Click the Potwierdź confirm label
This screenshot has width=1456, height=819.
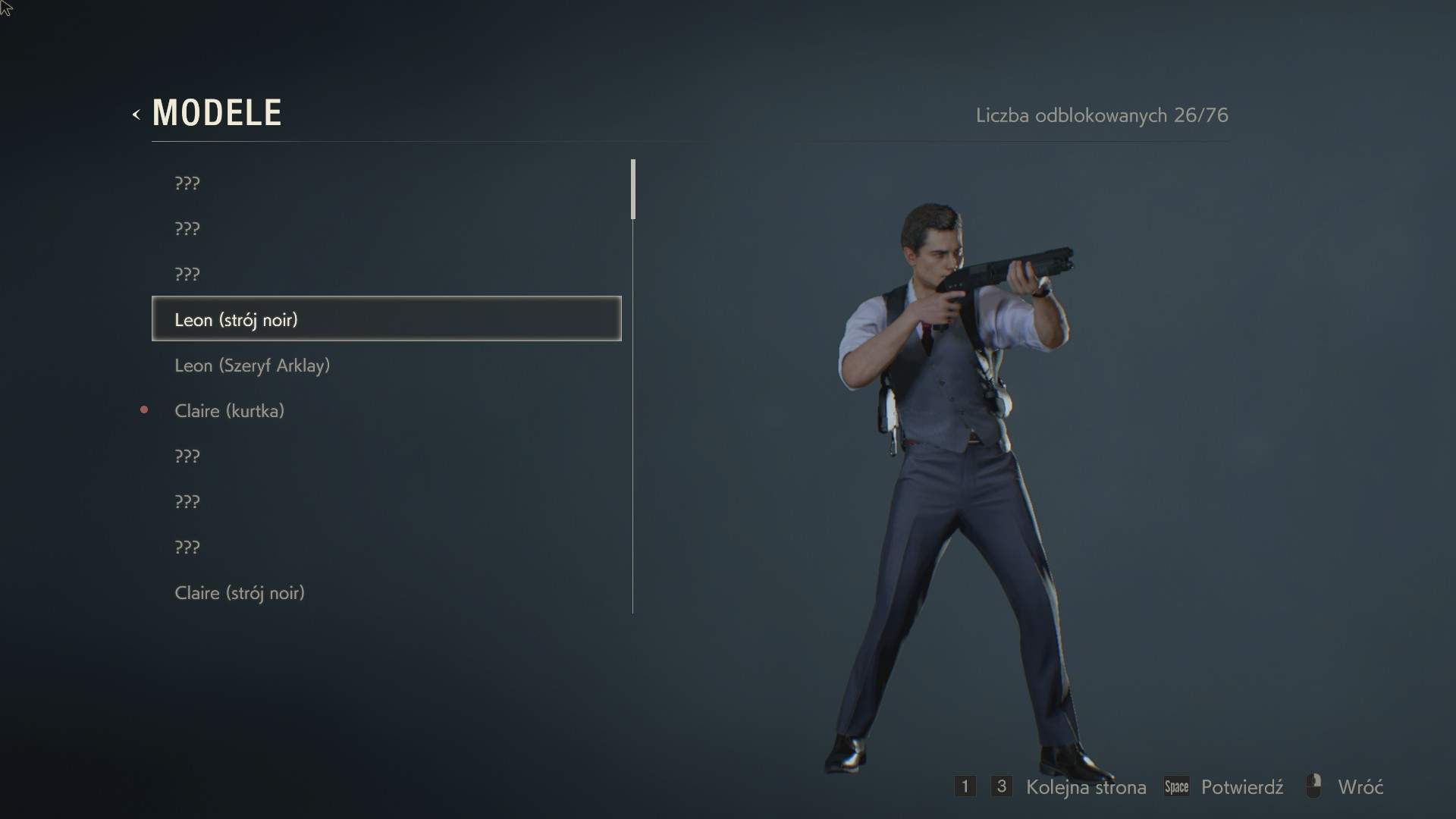coord(1241,787)
